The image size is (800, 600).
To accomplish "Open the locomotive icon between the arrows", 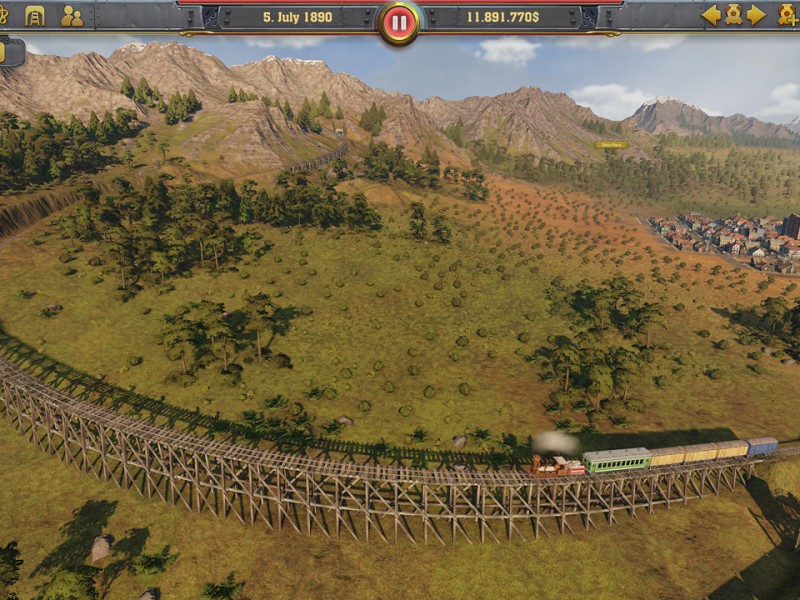I will (x=733, y=15).
